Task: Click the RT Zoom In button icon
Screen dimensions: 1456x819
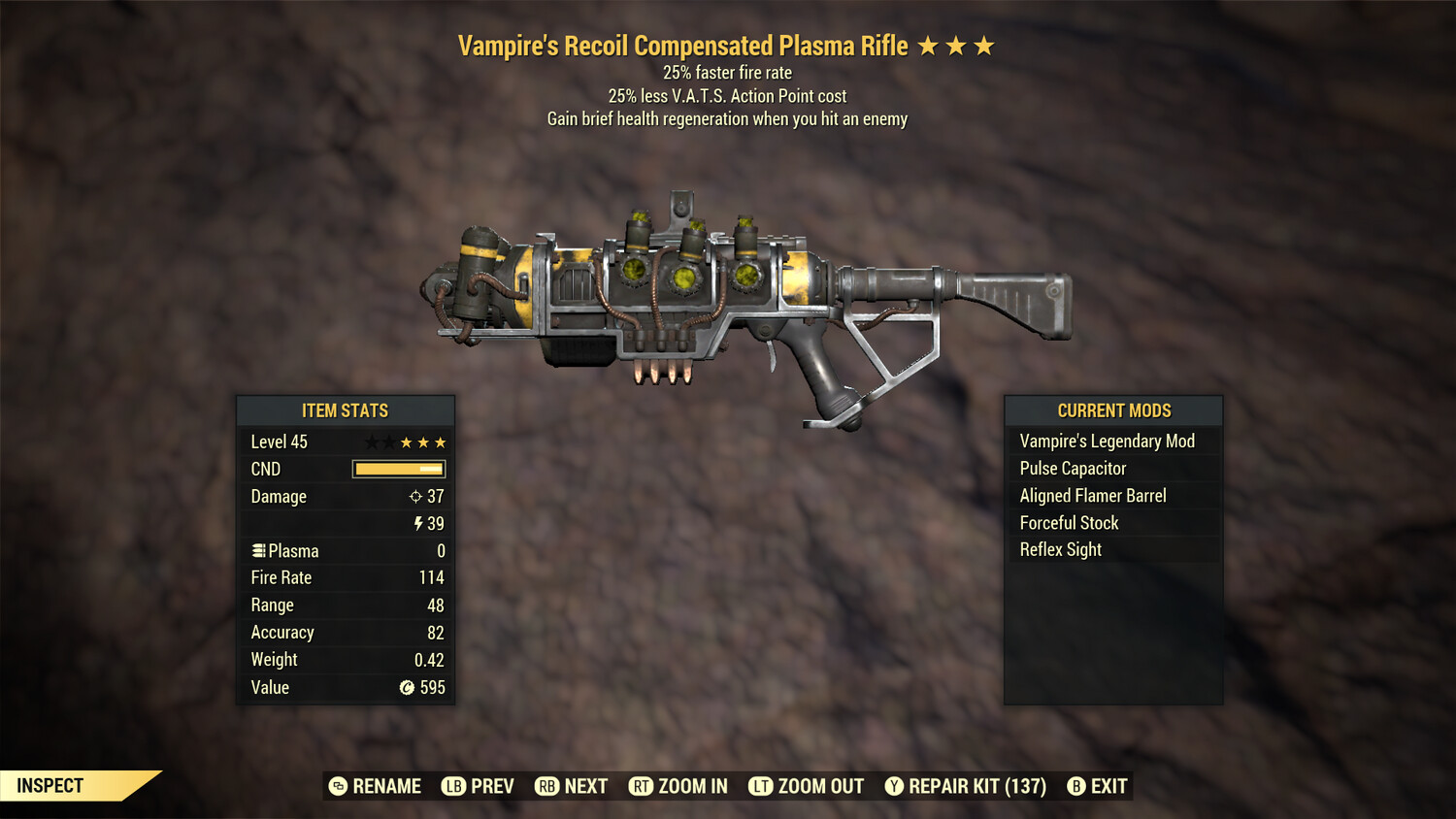Action: point(642,786)
